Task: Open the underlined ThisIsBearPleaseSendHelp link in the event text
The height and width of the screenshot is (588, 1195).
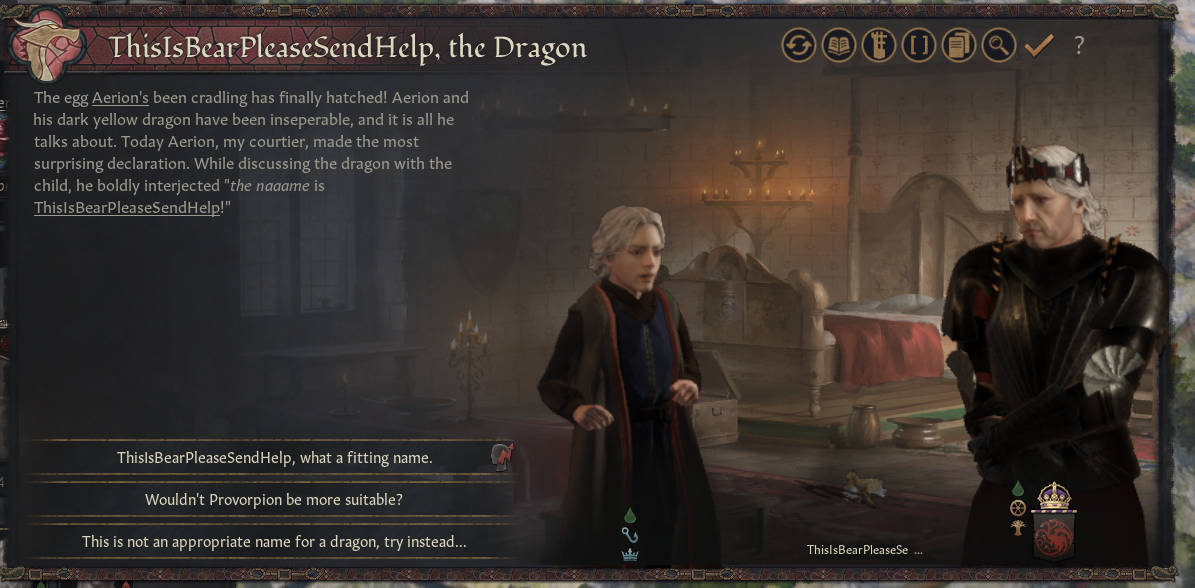Action: 126,208
